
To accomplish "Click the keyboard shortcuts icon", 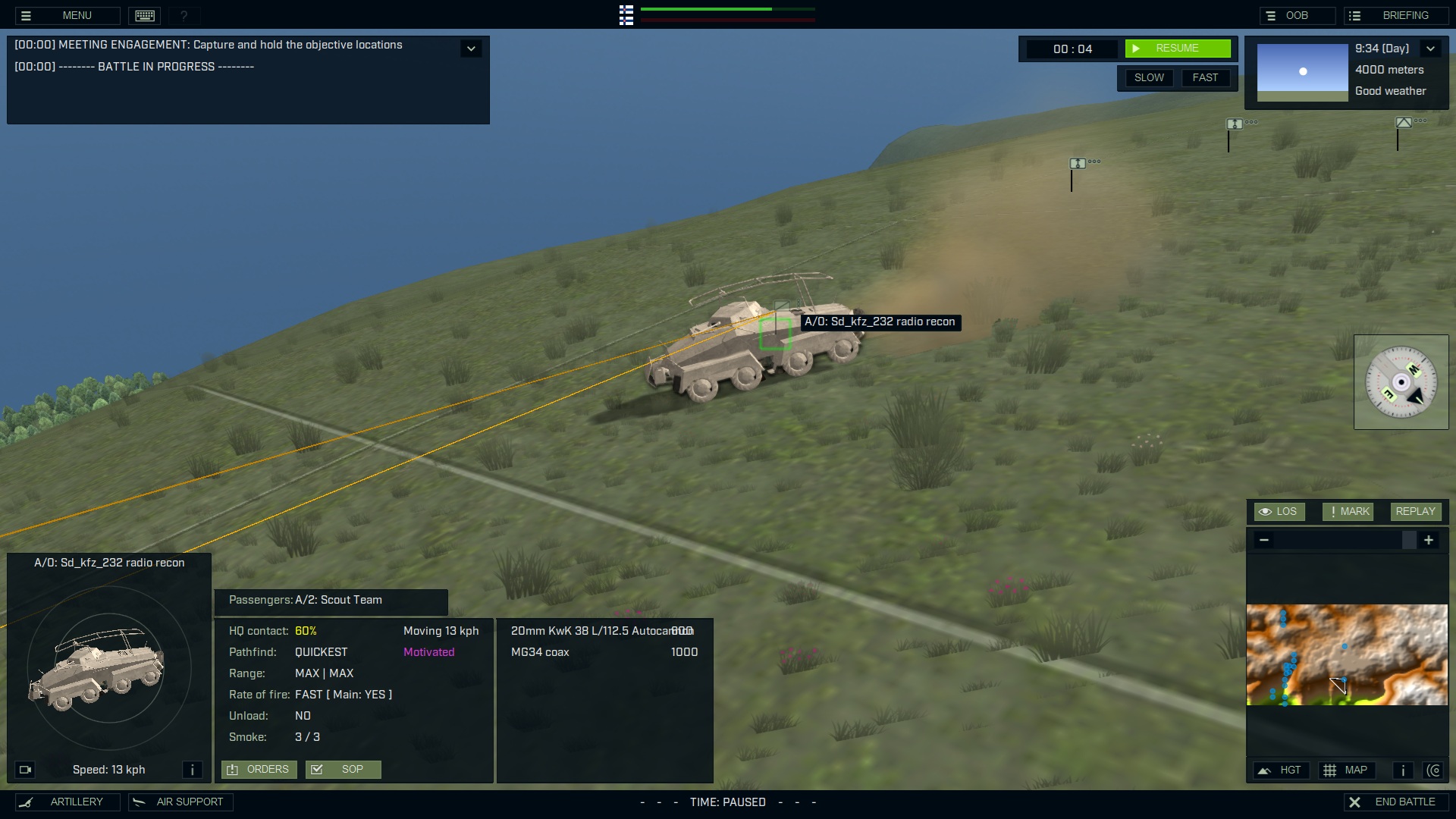I will pos(145,15).
